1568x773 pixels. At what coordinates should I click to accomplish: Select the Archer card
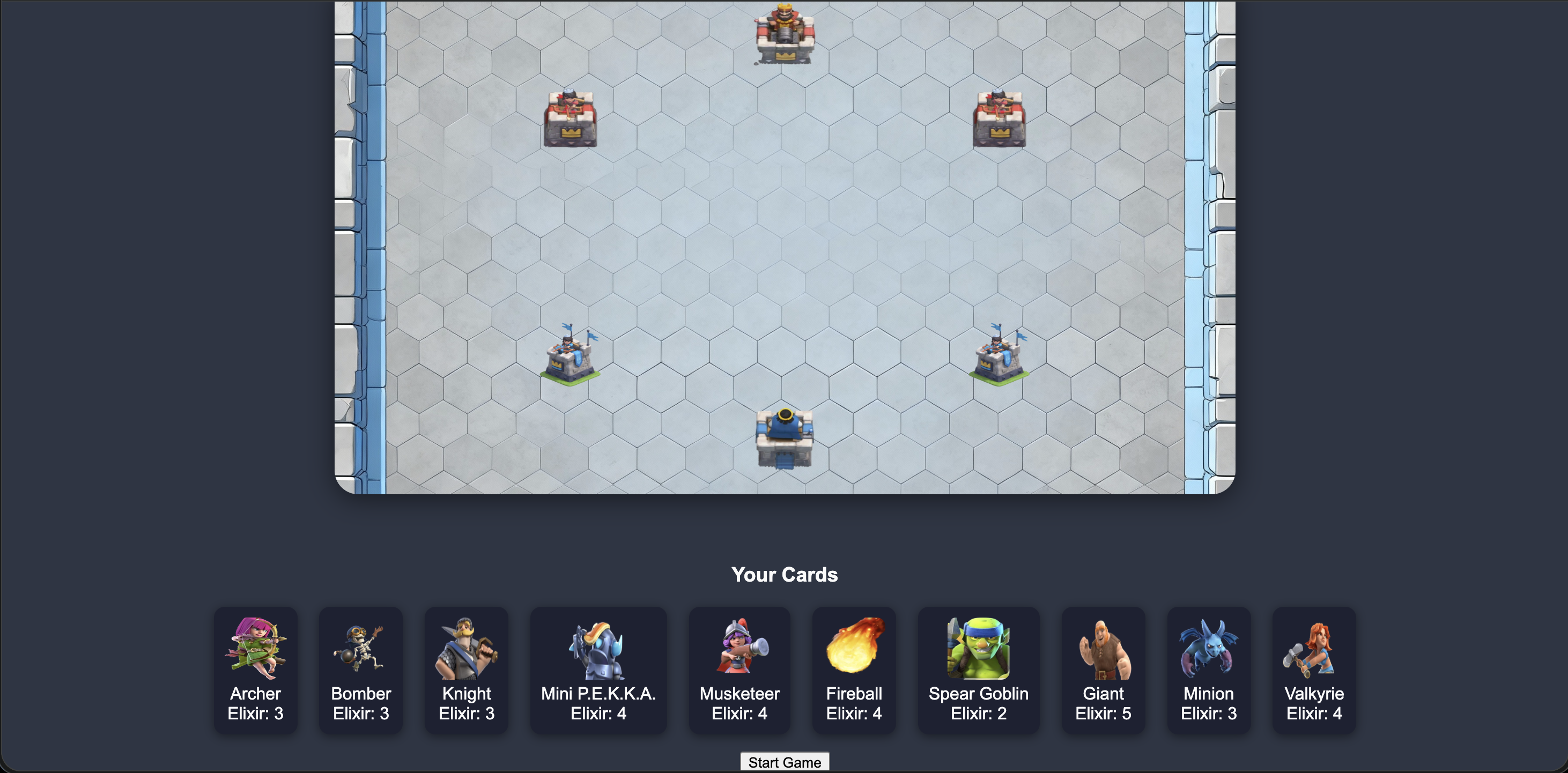pyautogui.click(x=256, y=670)
